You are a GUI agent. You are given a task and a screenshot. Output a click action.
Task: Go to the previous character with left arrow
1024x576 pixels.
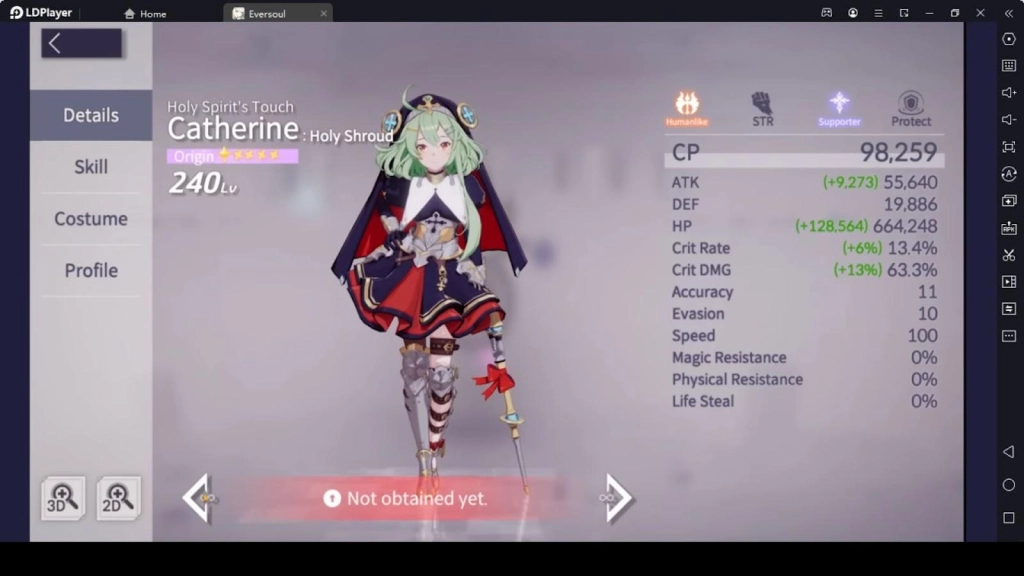199,497
